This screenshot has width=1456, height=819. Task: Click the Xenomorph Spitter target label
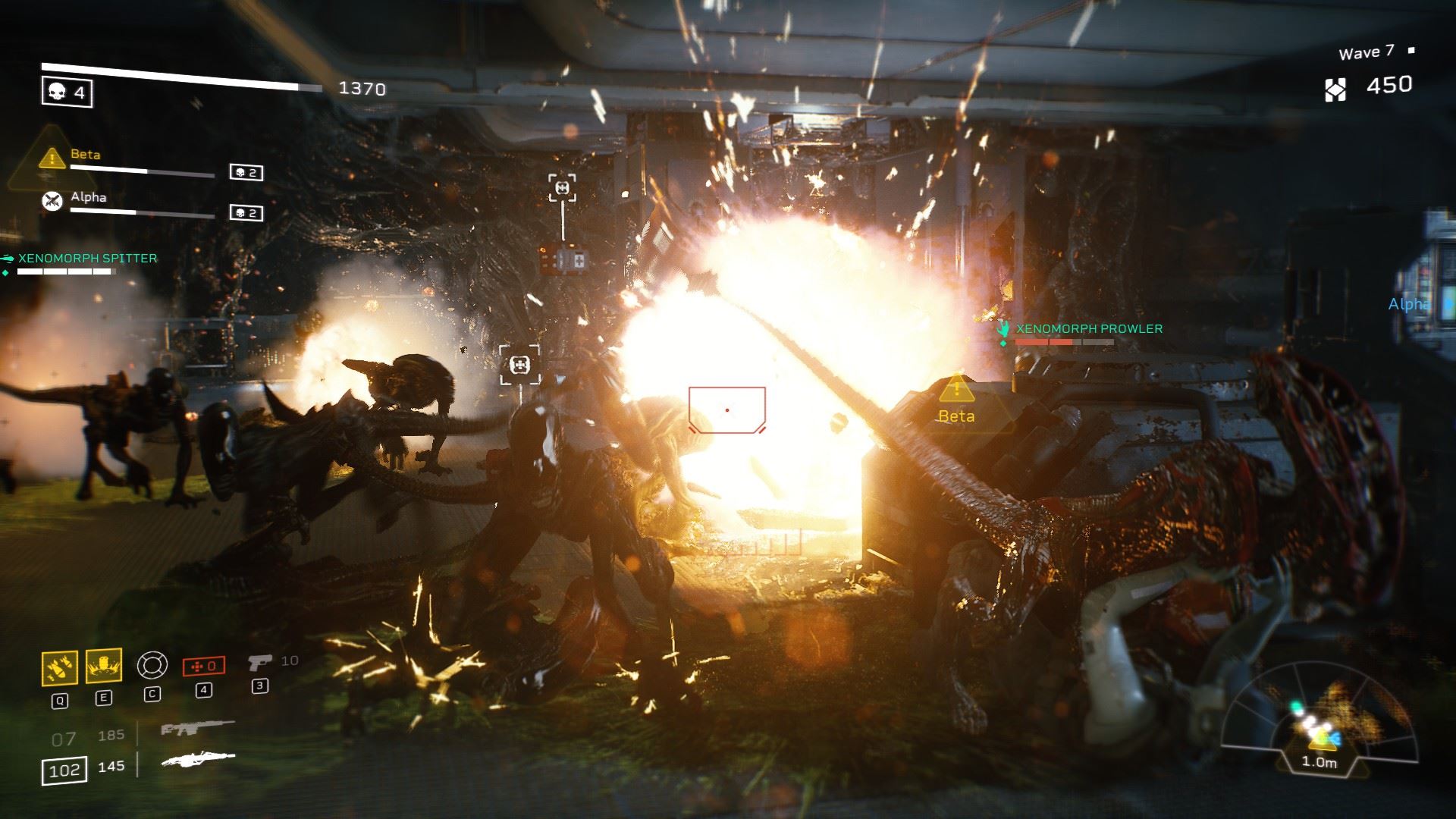88,259
